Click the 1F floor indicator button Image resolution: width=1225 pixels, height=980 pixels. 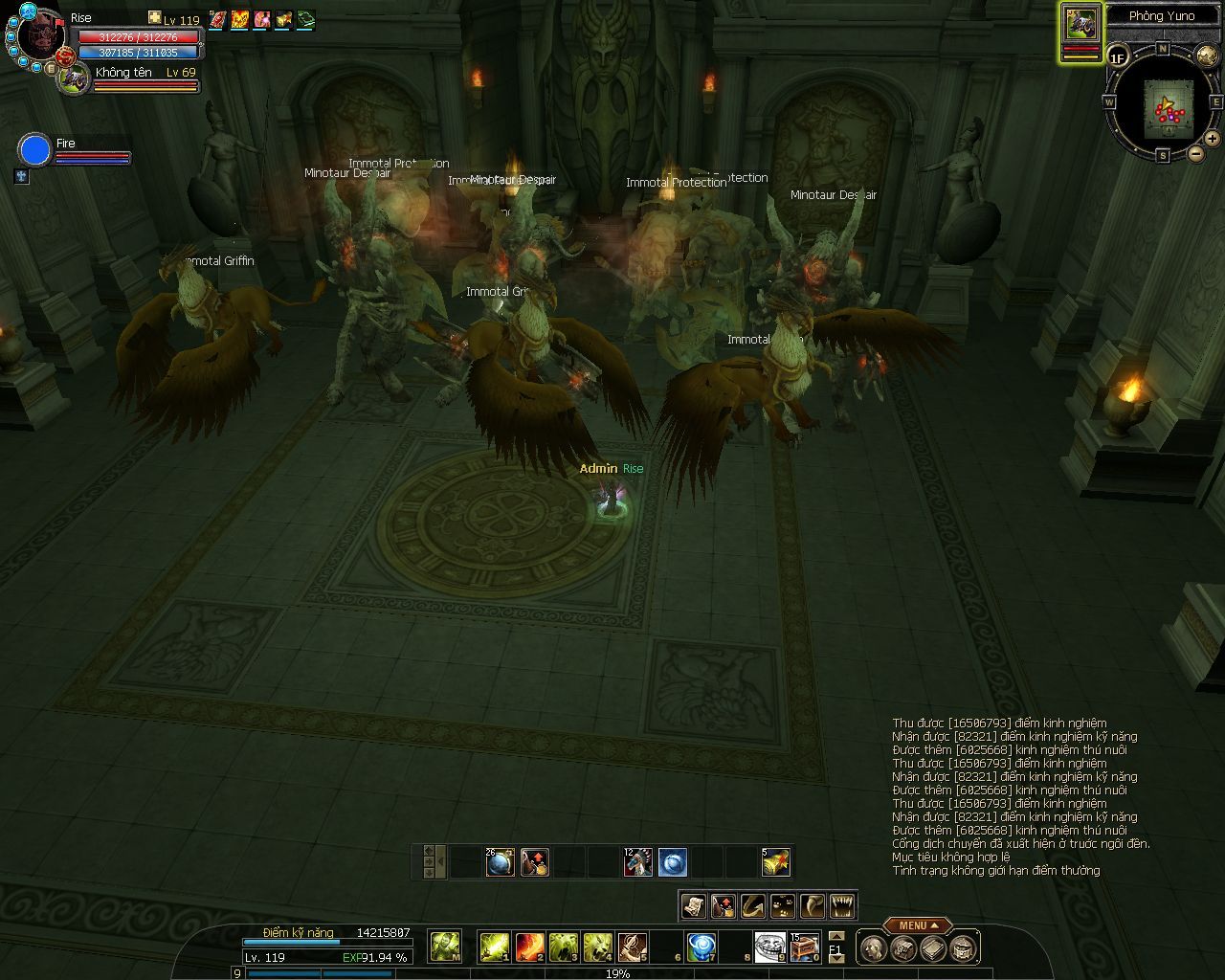(x=1118, y=58)
